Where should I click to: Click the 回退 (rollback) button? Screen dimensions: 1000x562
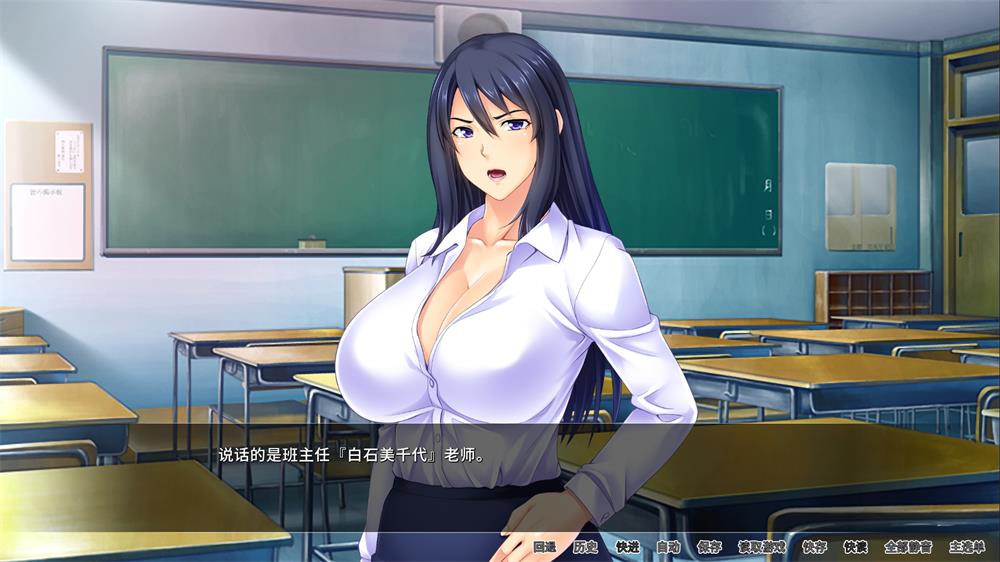tap(544, 547)
